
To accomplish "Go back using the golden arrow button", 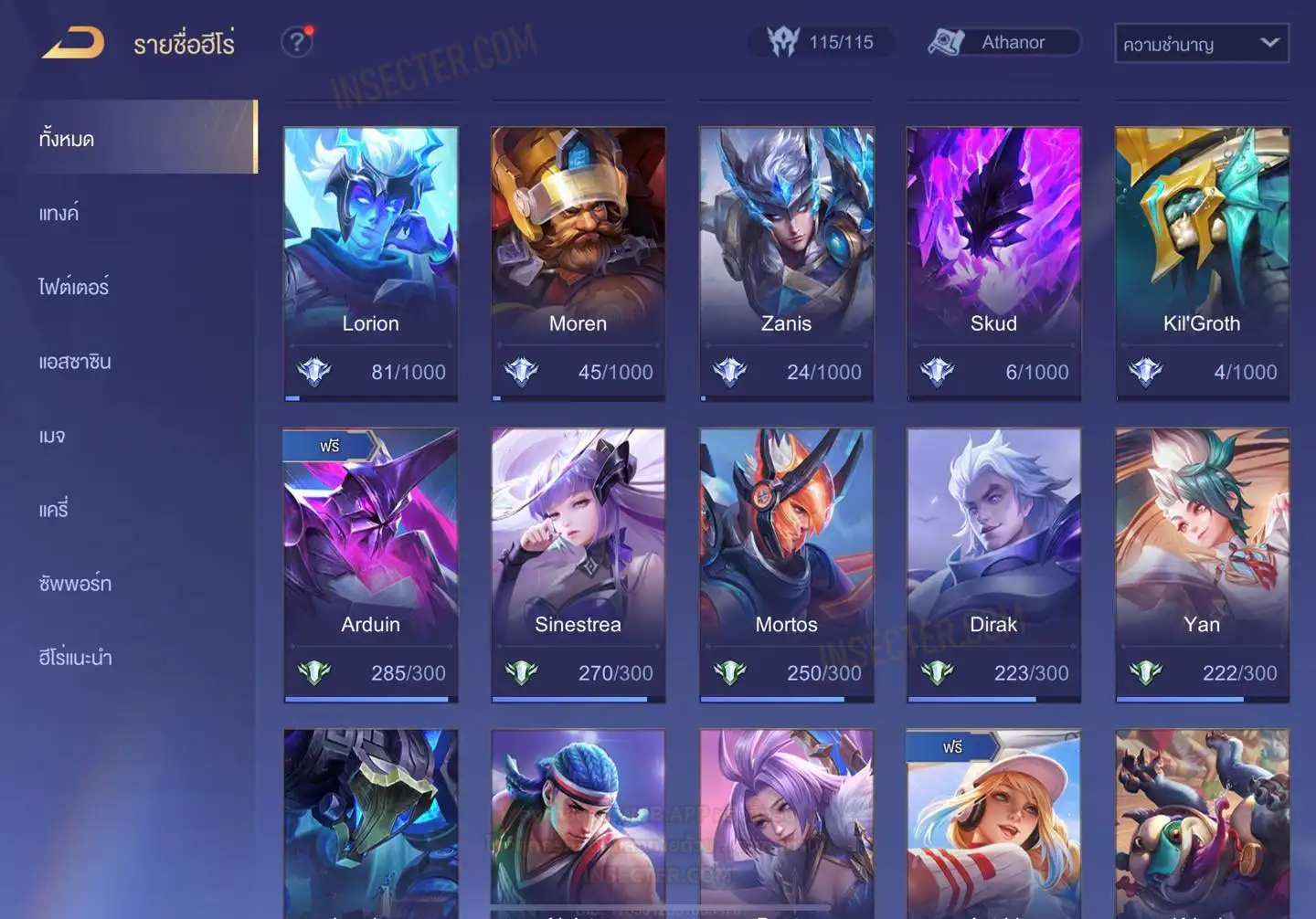I will pyautogui.click(x=73, y=43).
